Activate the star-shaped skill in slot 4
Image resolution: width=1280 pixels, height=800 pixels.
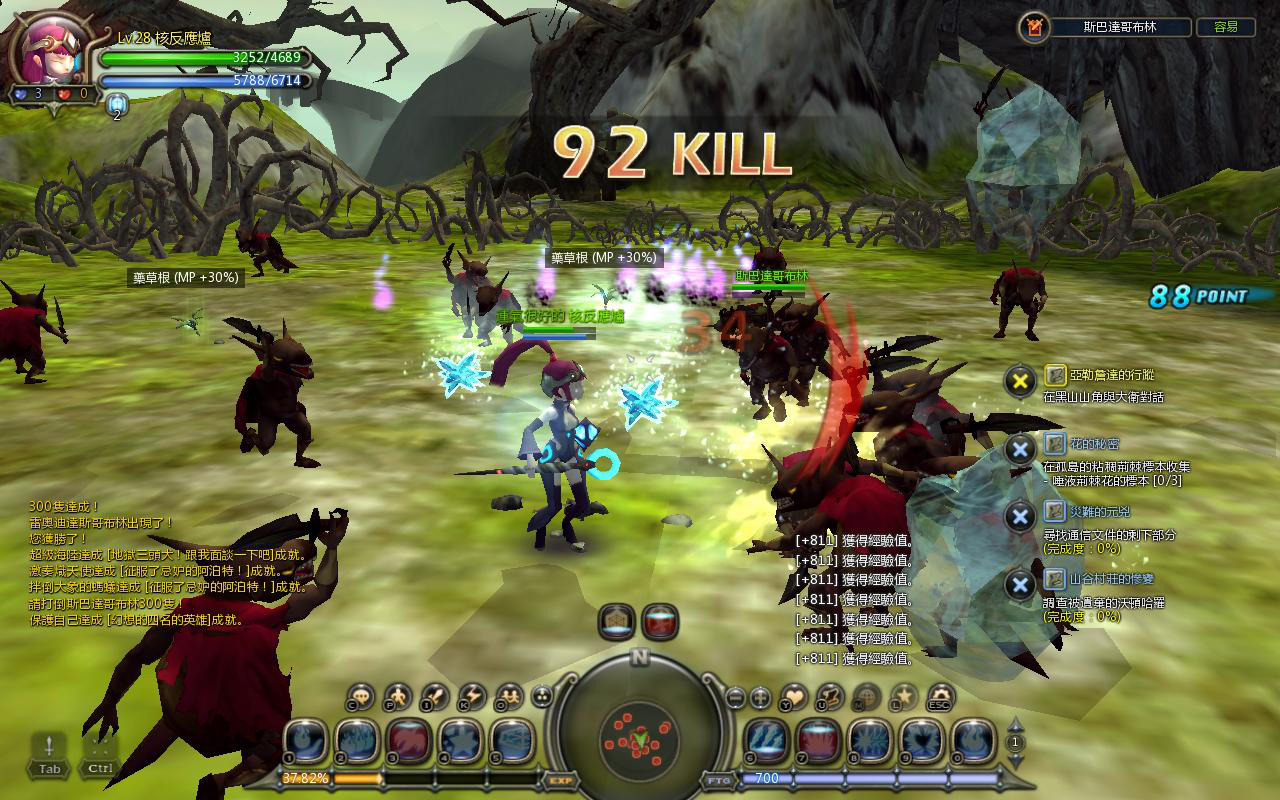pos(461,740)
